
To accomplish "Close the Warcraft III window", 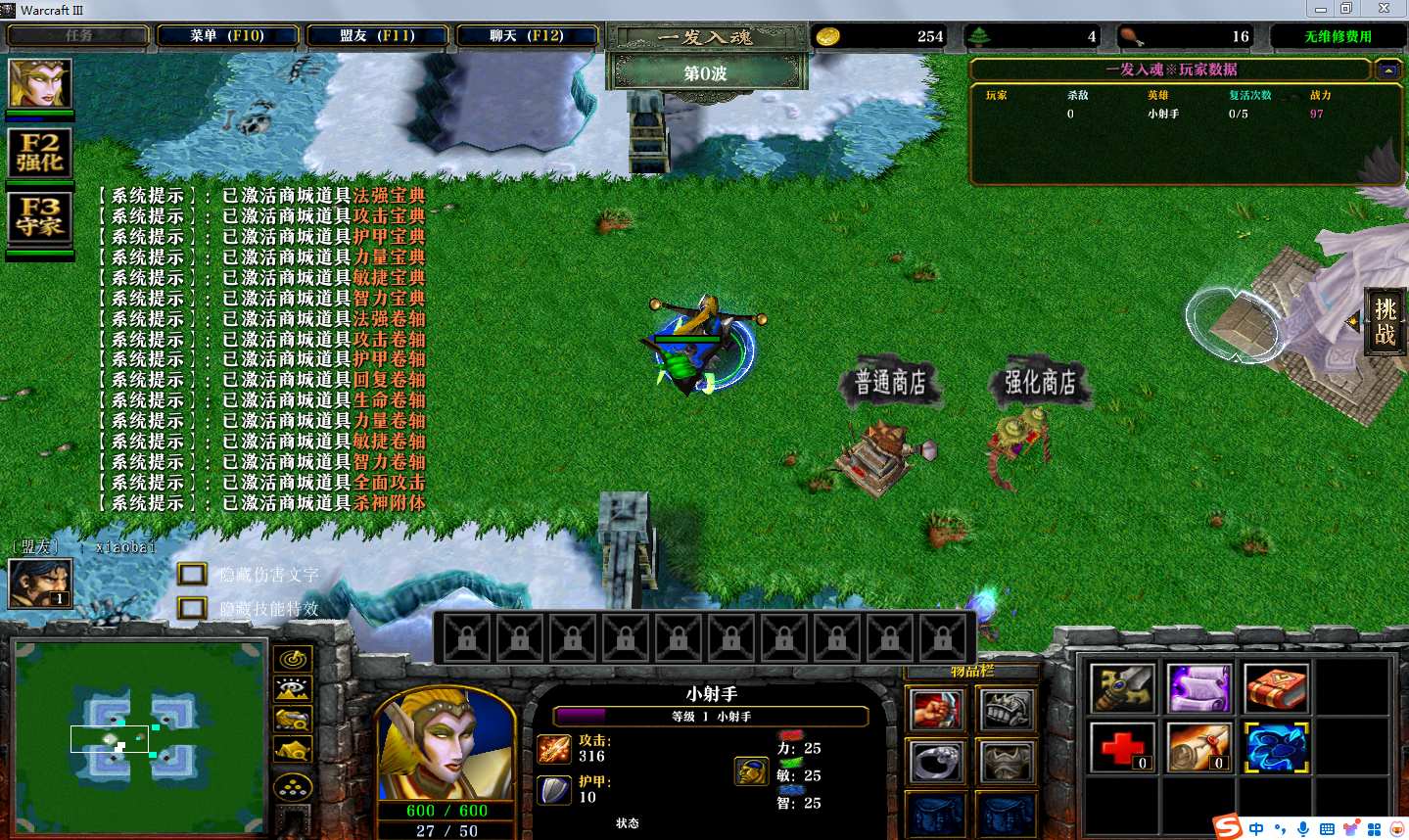I will pyautogui.click(x=1384, y=9).
